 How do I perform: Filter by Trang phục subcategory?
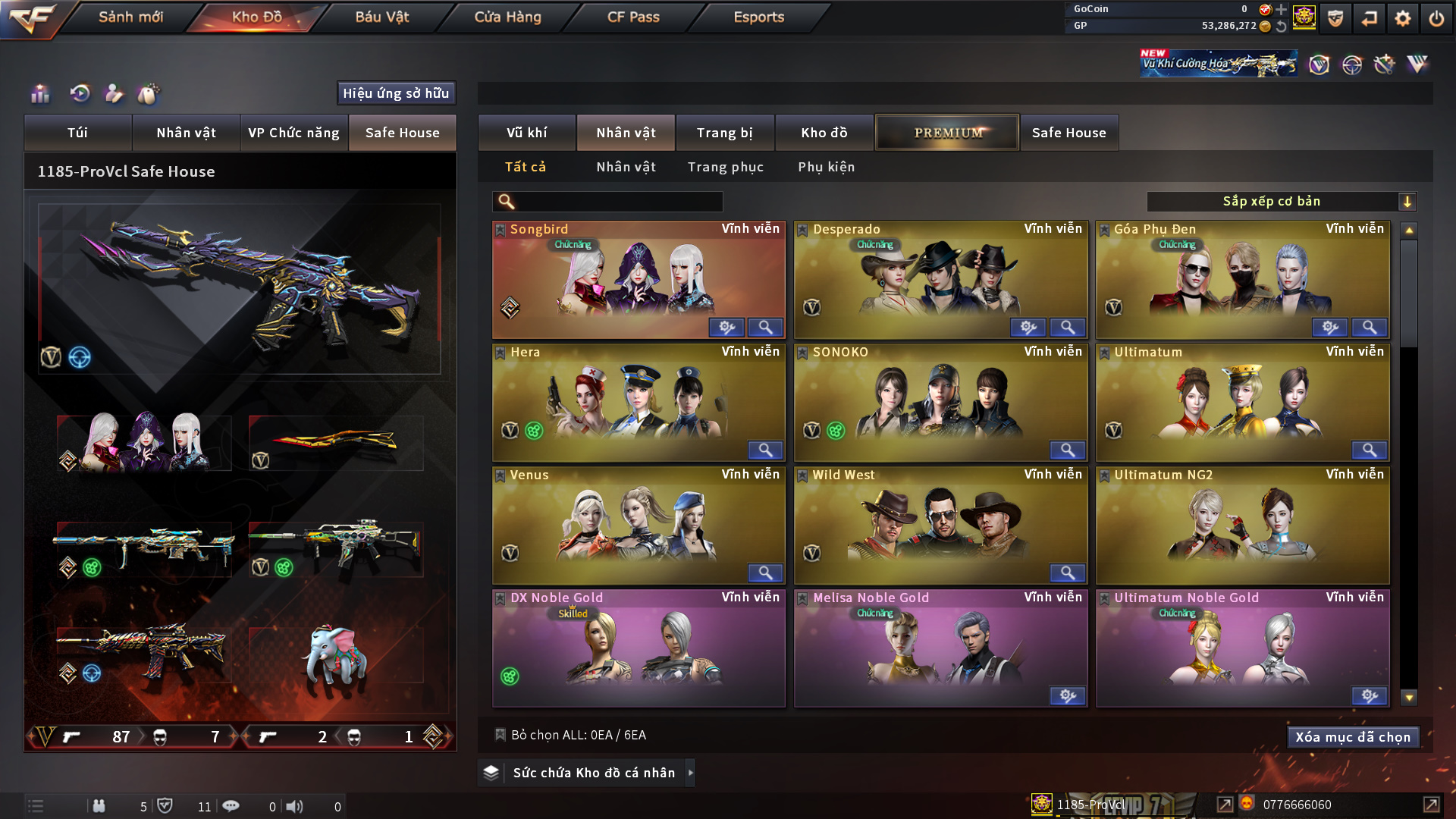point(725,167)
